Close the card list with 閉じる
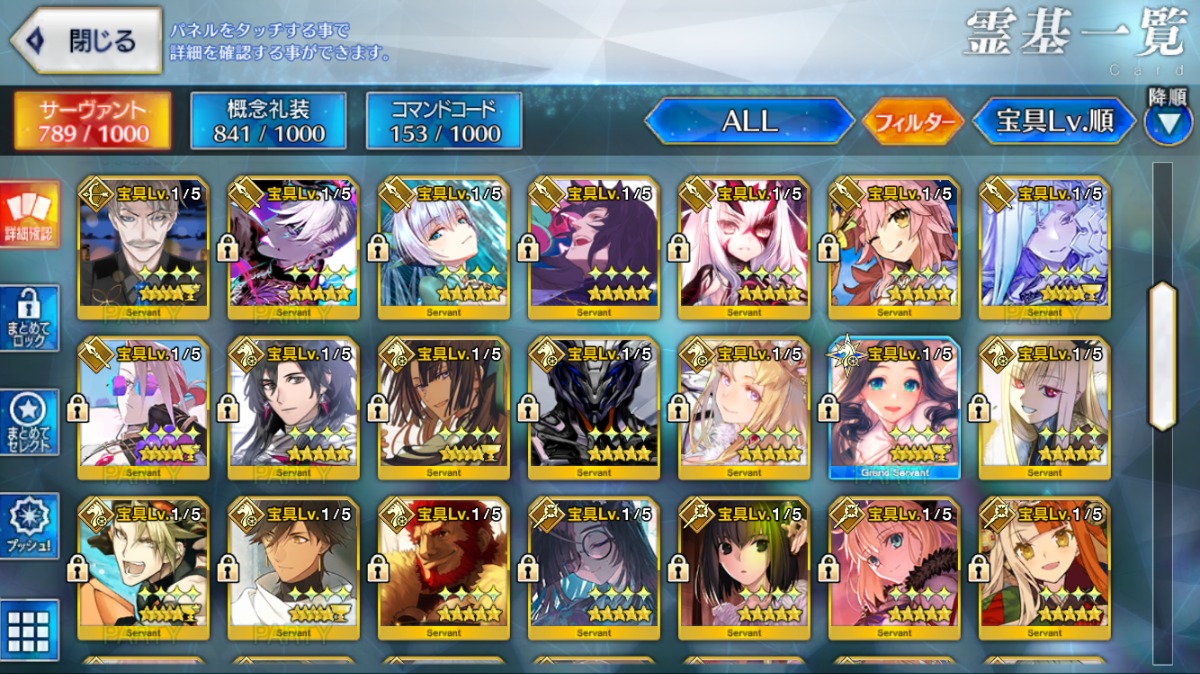Viewport: 1200px width, 674px height. tap(86, 41)
